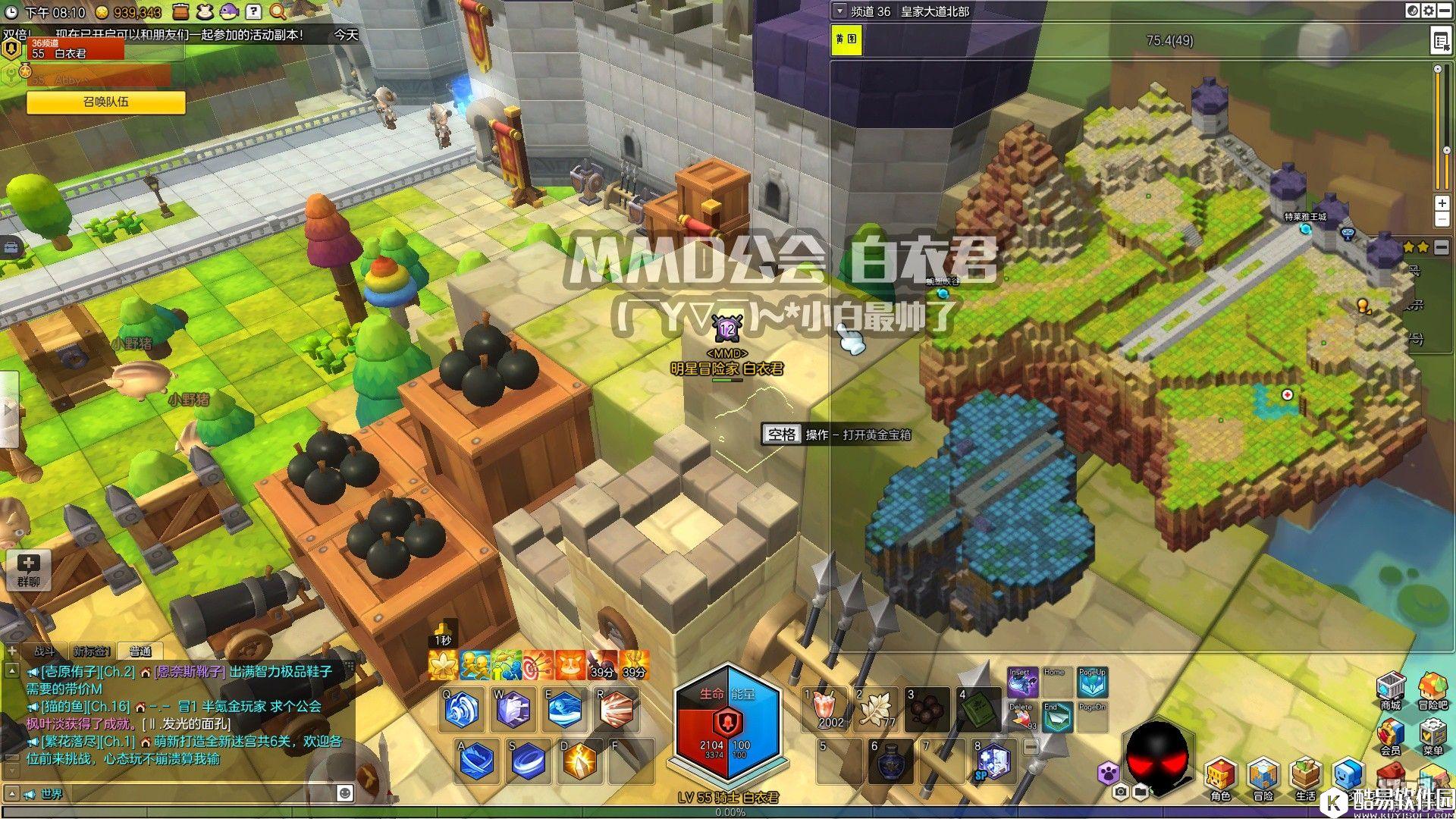Activate the D golden sword skill

tap(579, 761)
